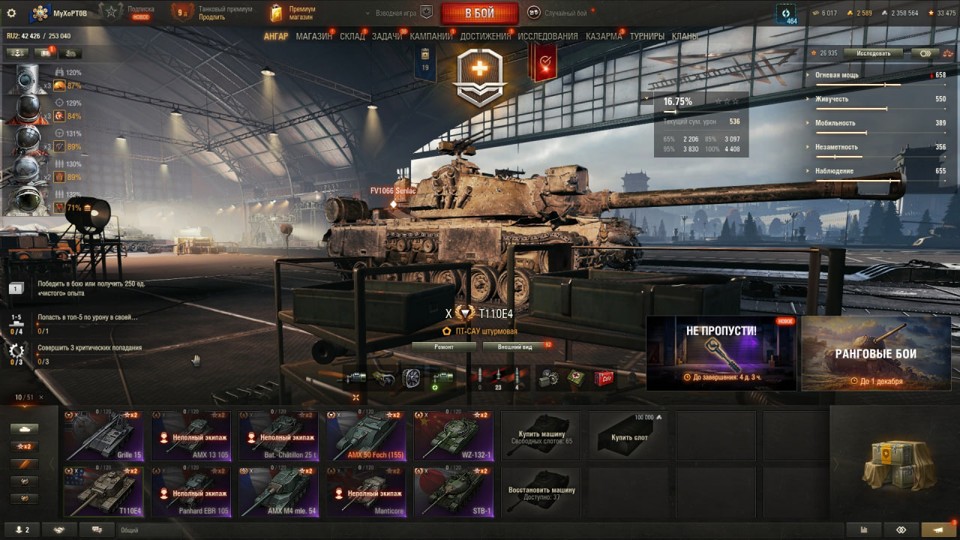The height and width of the screenshot is (540, 960).
Task: Switch to the КАЗАРМА tab
Action: point(604,36)
